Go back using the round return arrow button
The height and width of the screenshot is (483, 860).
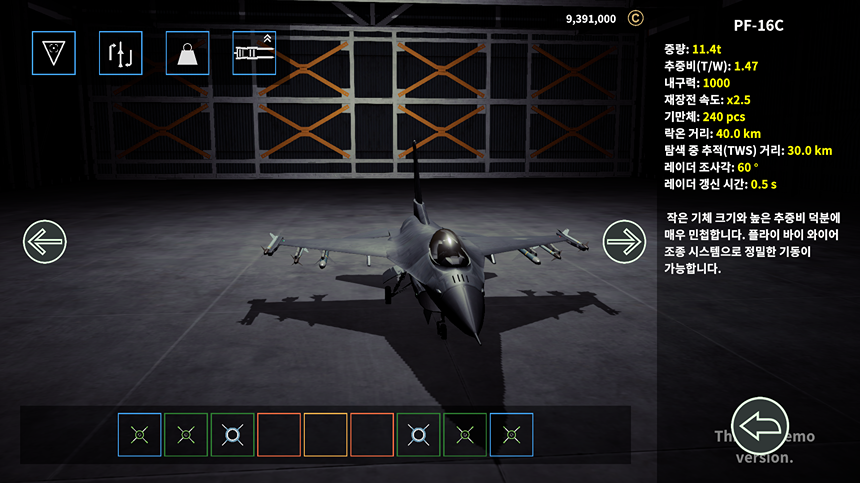tap(760, 426)
